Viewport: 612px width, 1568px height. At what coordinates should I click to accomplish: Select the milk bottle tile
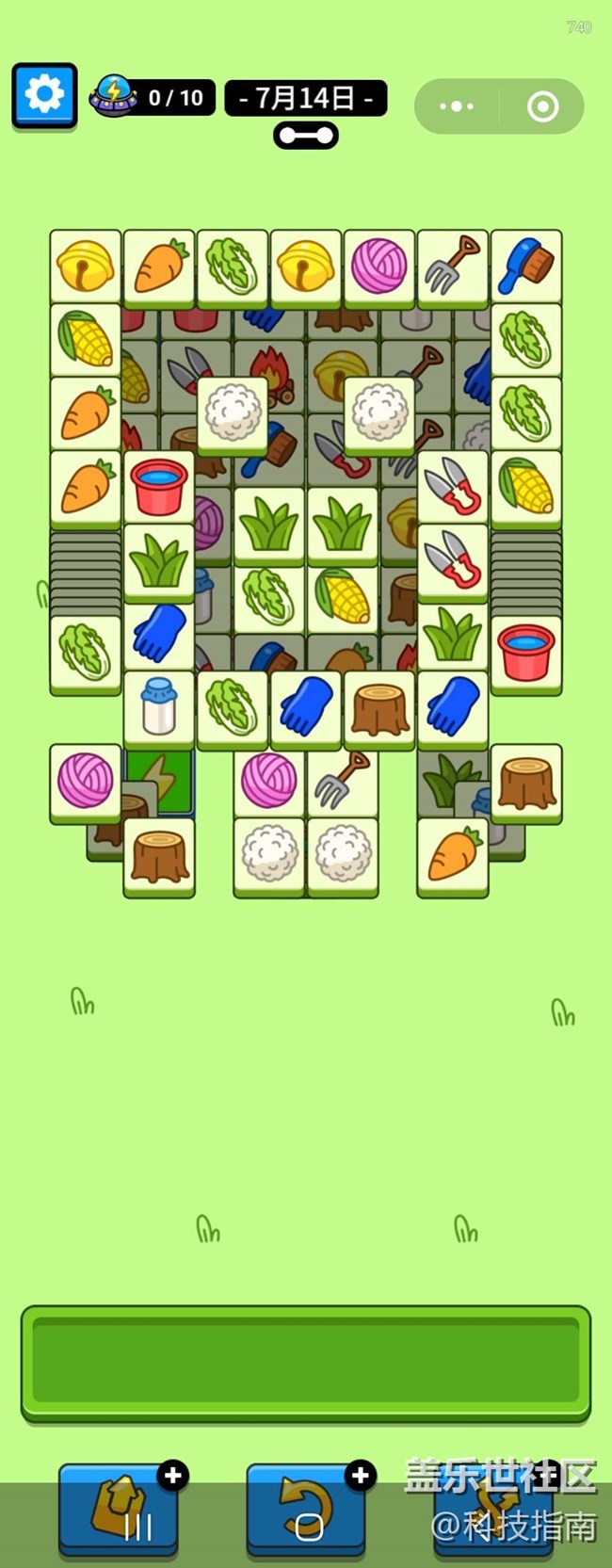(x=159, y=707)
